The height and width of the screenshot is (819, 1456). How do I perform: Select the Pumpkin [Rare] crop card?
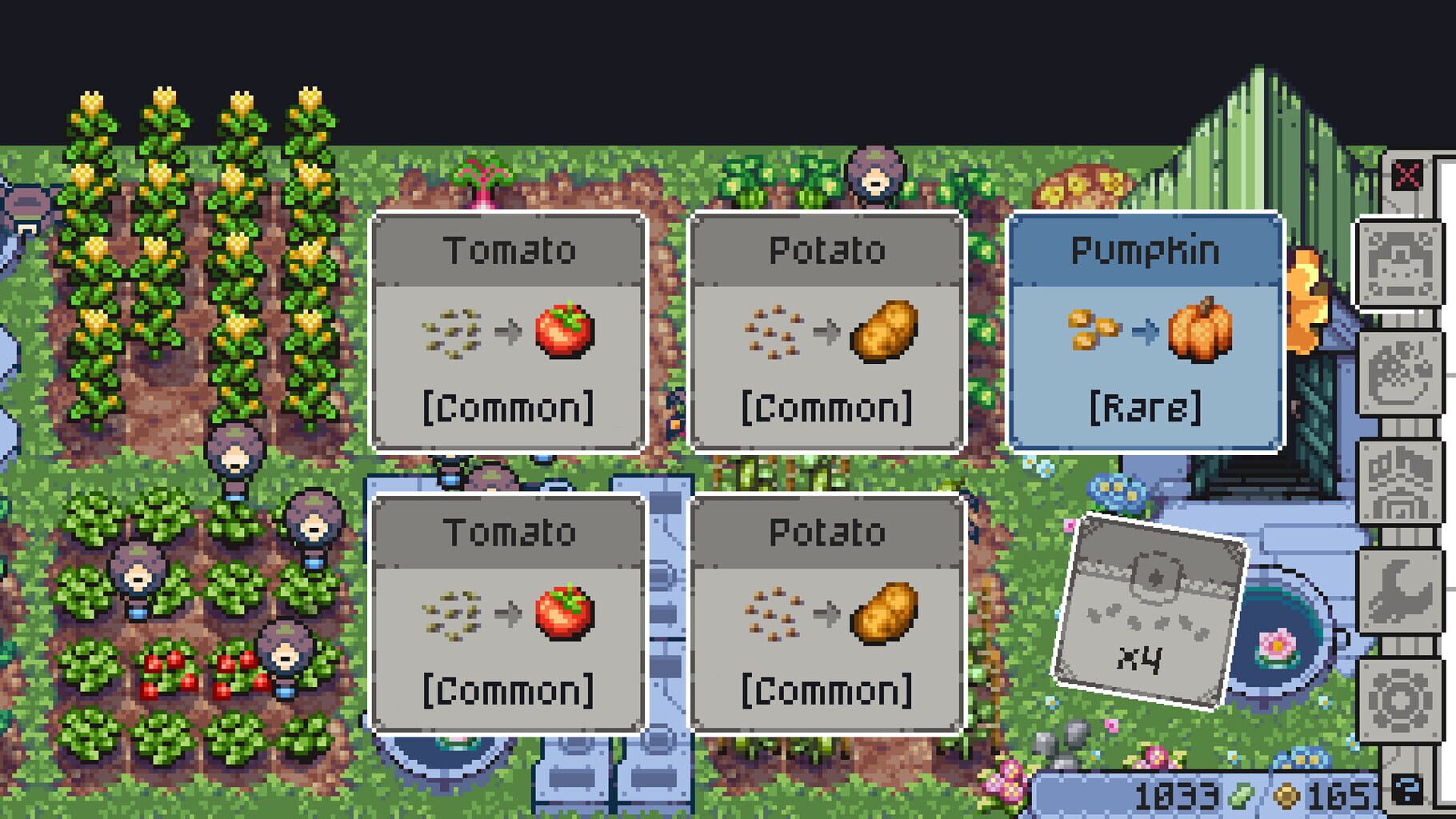[x=1144, y=332]
